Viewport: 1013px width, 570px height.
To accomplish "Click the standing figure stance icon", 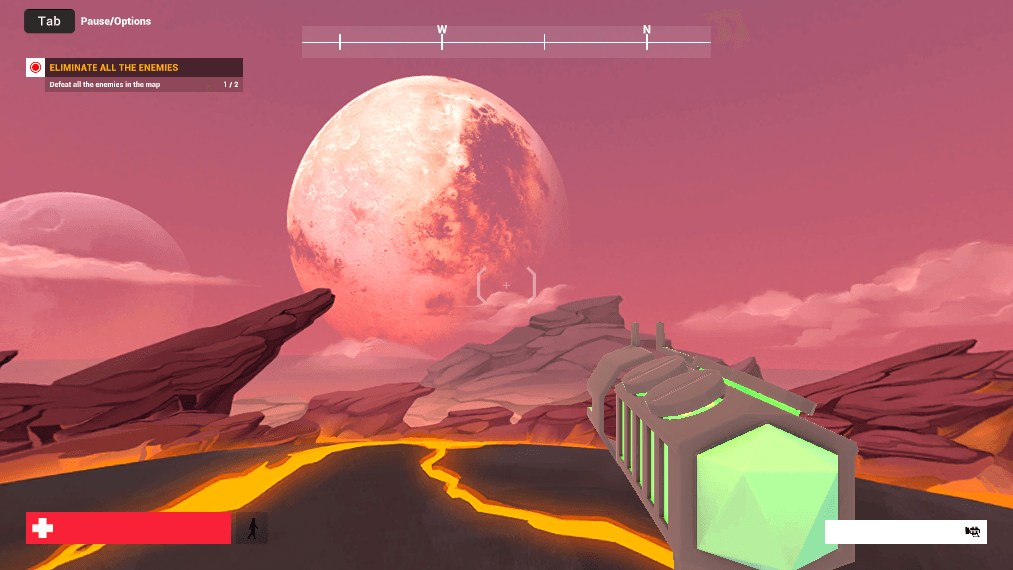I will 251,528.
